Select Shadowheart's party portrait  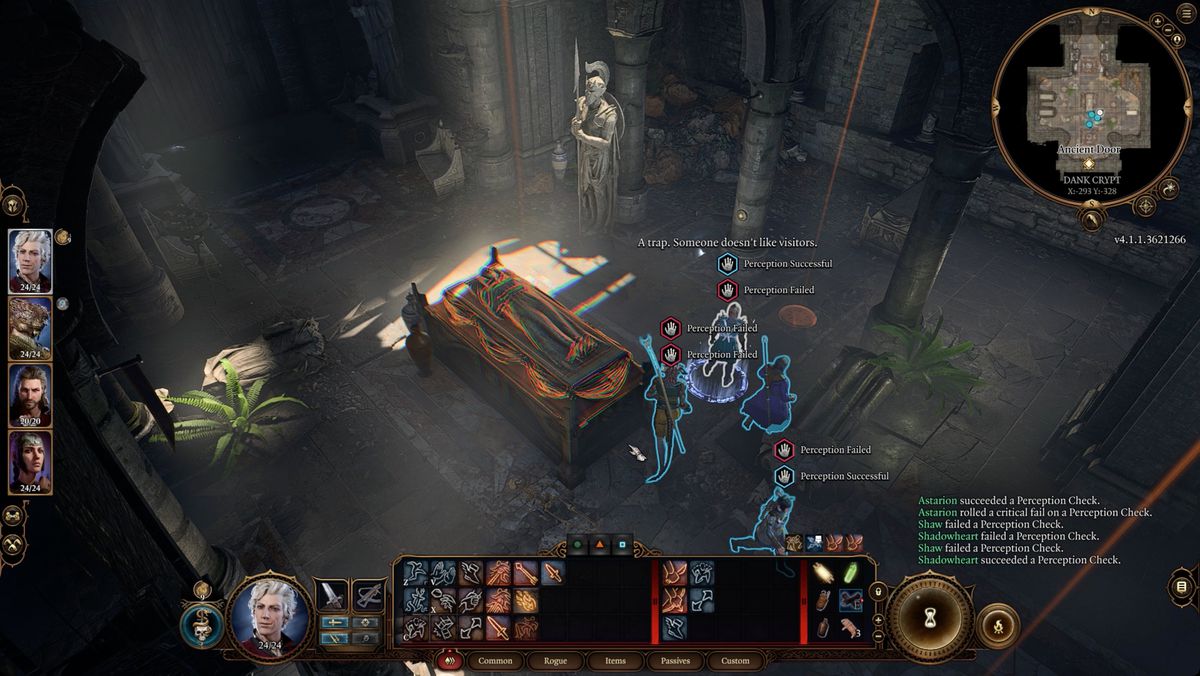[x=30, y=459]
